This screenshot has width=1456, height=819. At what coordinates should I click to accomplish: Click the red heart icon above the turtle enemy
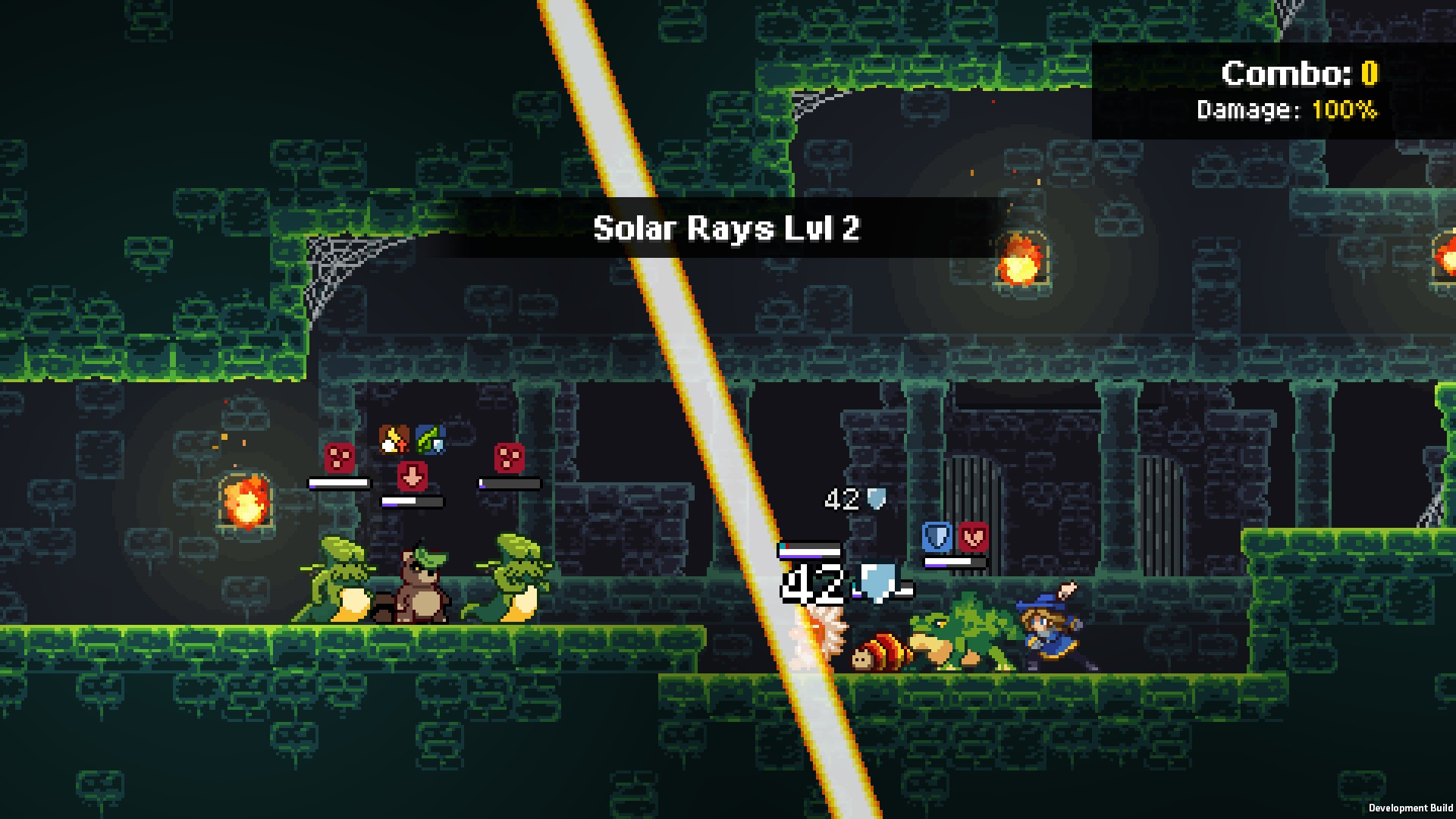pyautogui.click(x=974, y=535)
